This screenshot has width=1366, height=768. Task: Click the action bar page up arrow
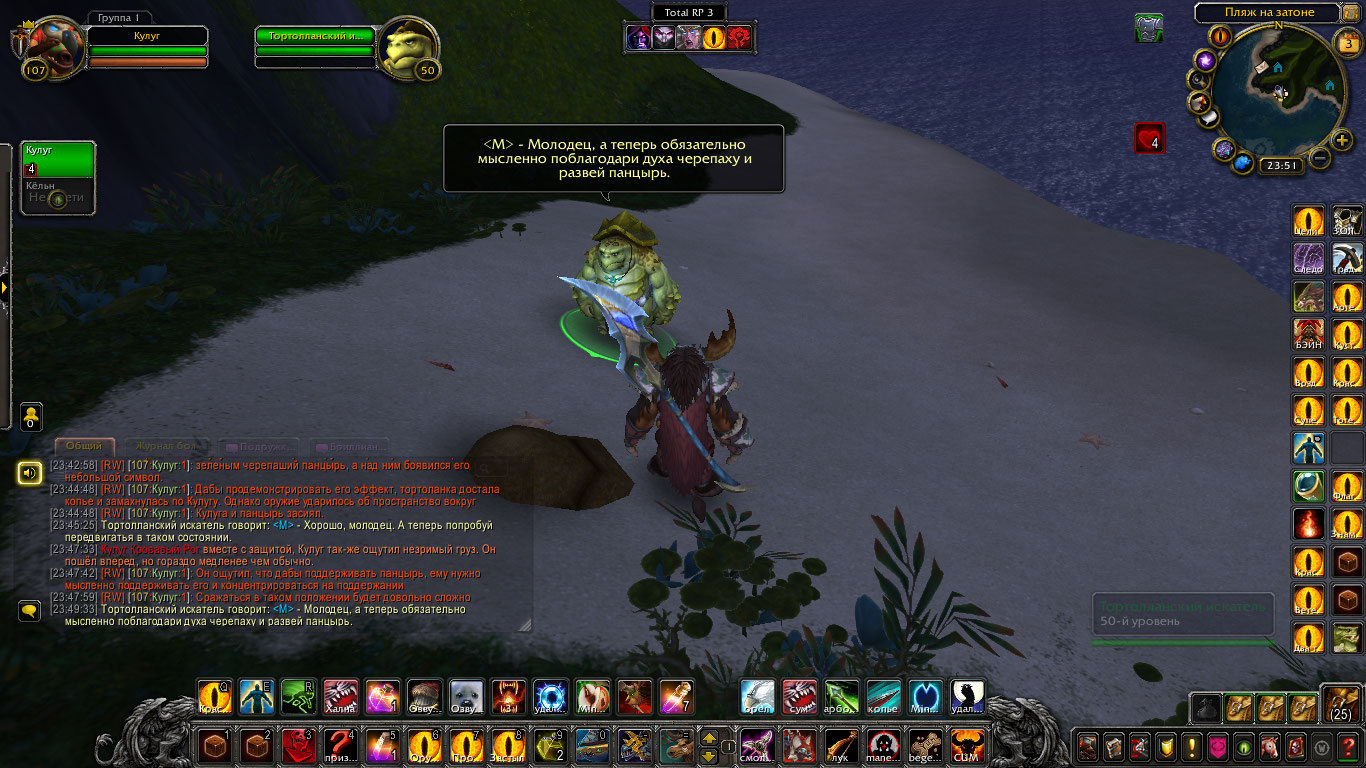tap(709, 737)
